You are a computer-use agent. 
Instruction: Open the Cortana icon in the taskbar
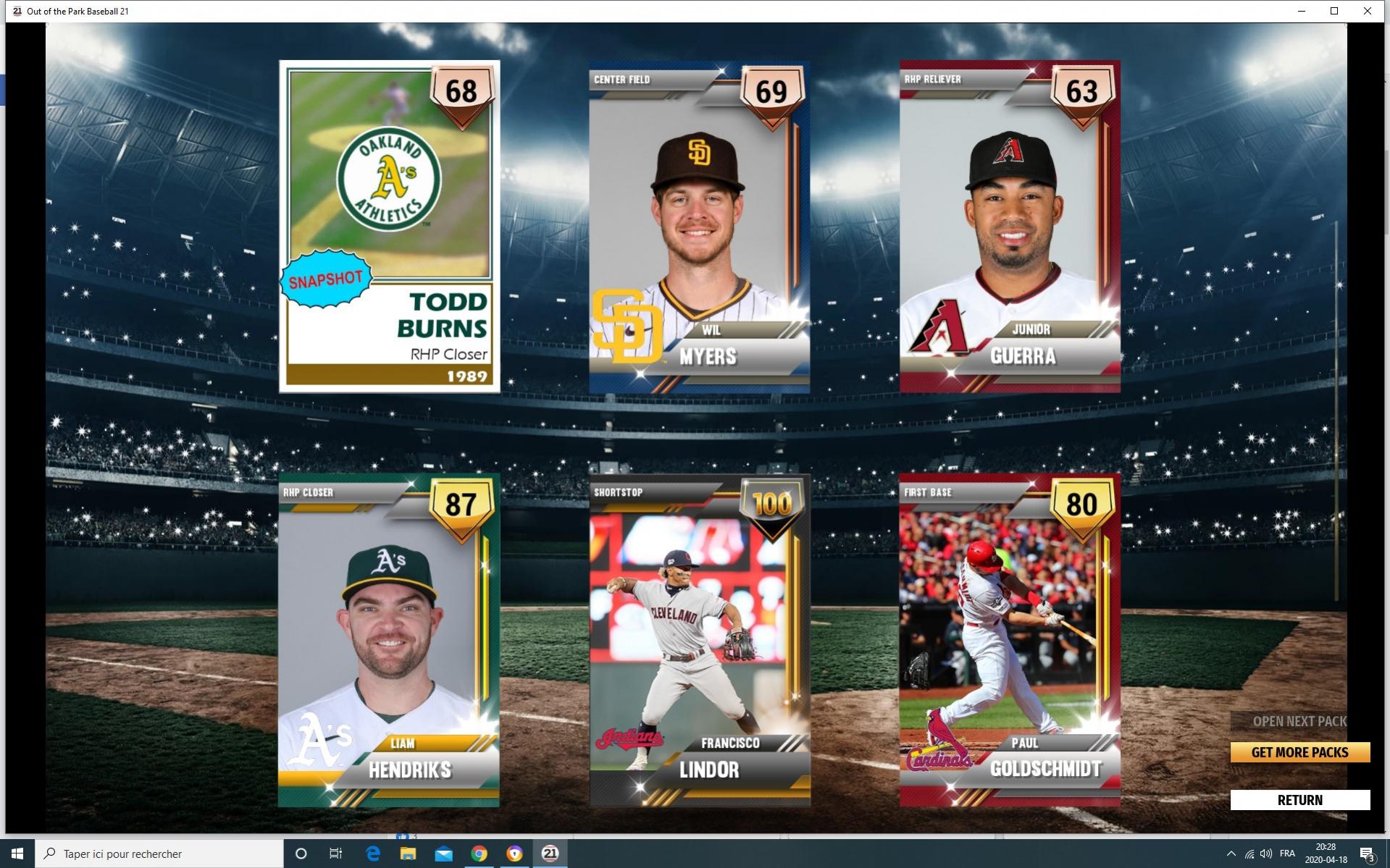tap(301, 854)
